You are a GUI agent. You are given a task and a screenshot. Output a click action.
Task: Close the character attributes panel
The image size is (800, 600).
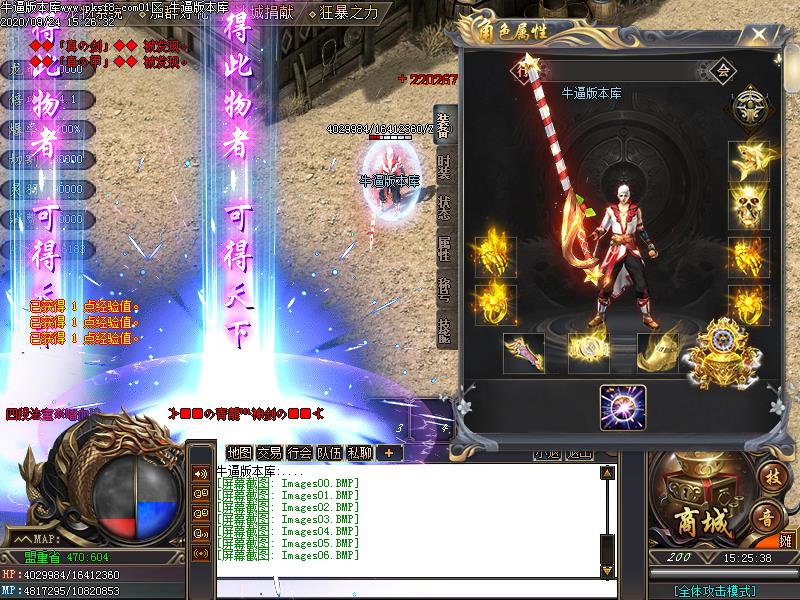pos(762,36)
